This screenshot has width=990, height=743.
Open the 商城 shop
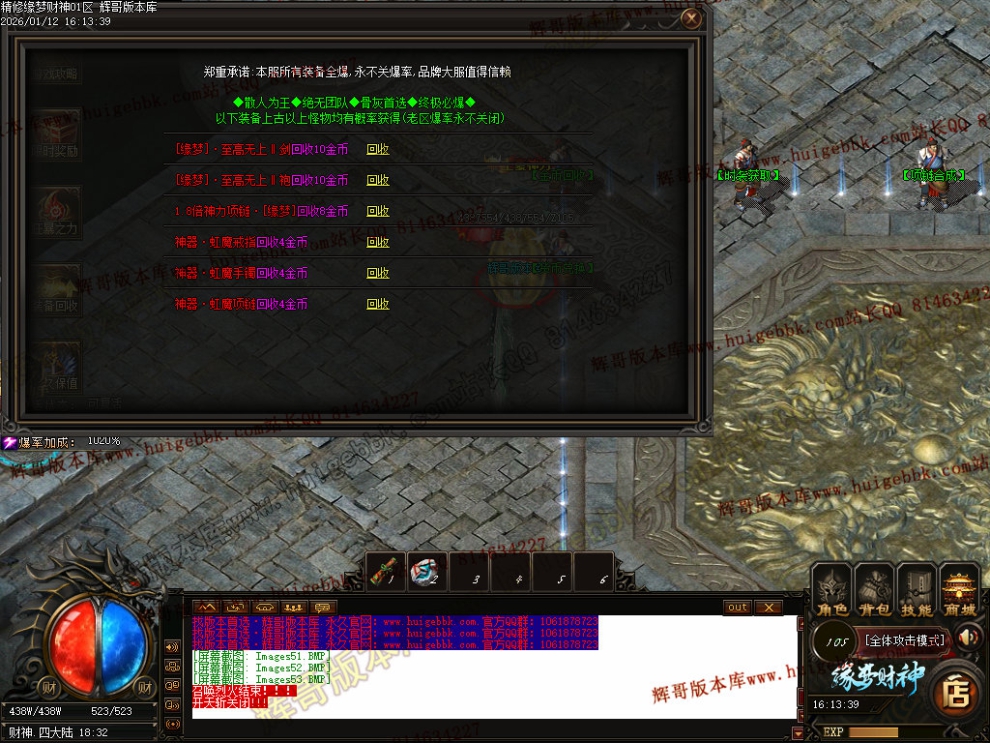[959, 588]
